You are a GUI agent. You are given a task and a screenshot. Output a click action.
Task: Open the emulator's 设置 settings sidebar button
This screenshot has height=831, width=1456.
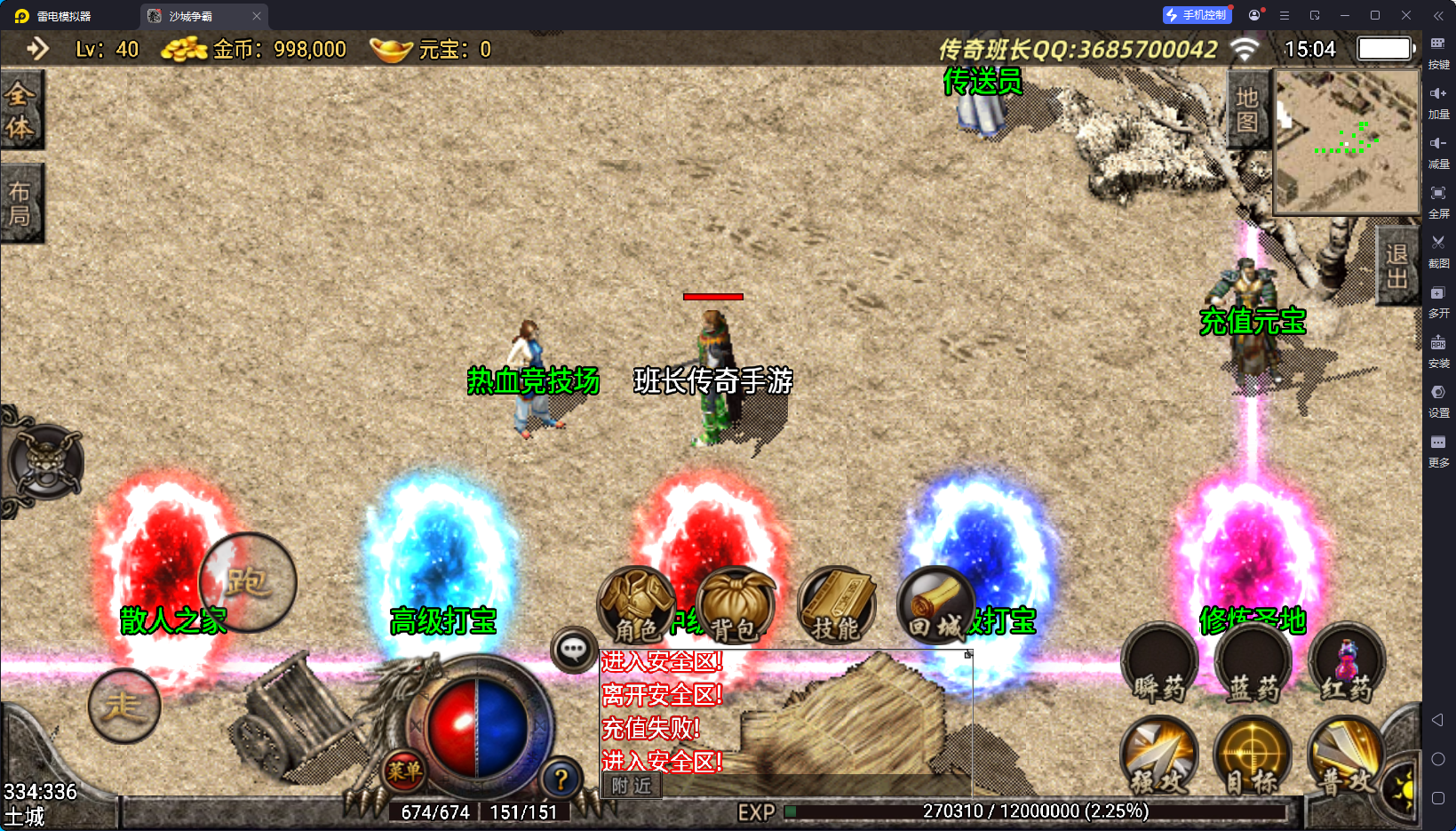pos(1438,399)
